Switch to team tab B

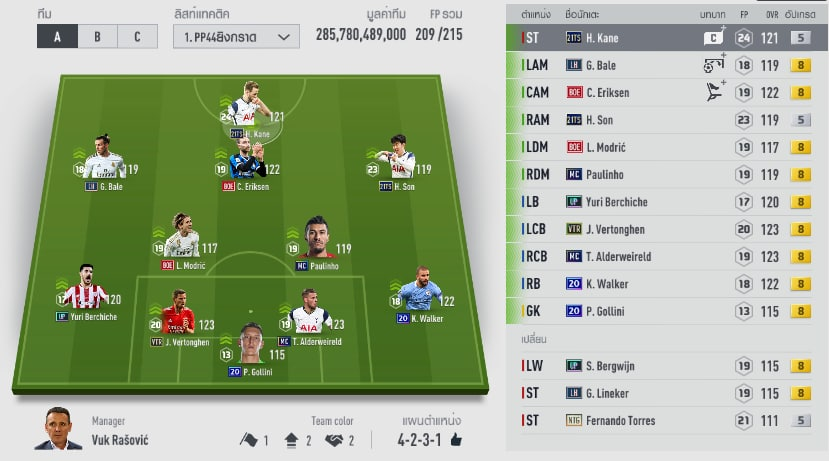pos(97,37)
